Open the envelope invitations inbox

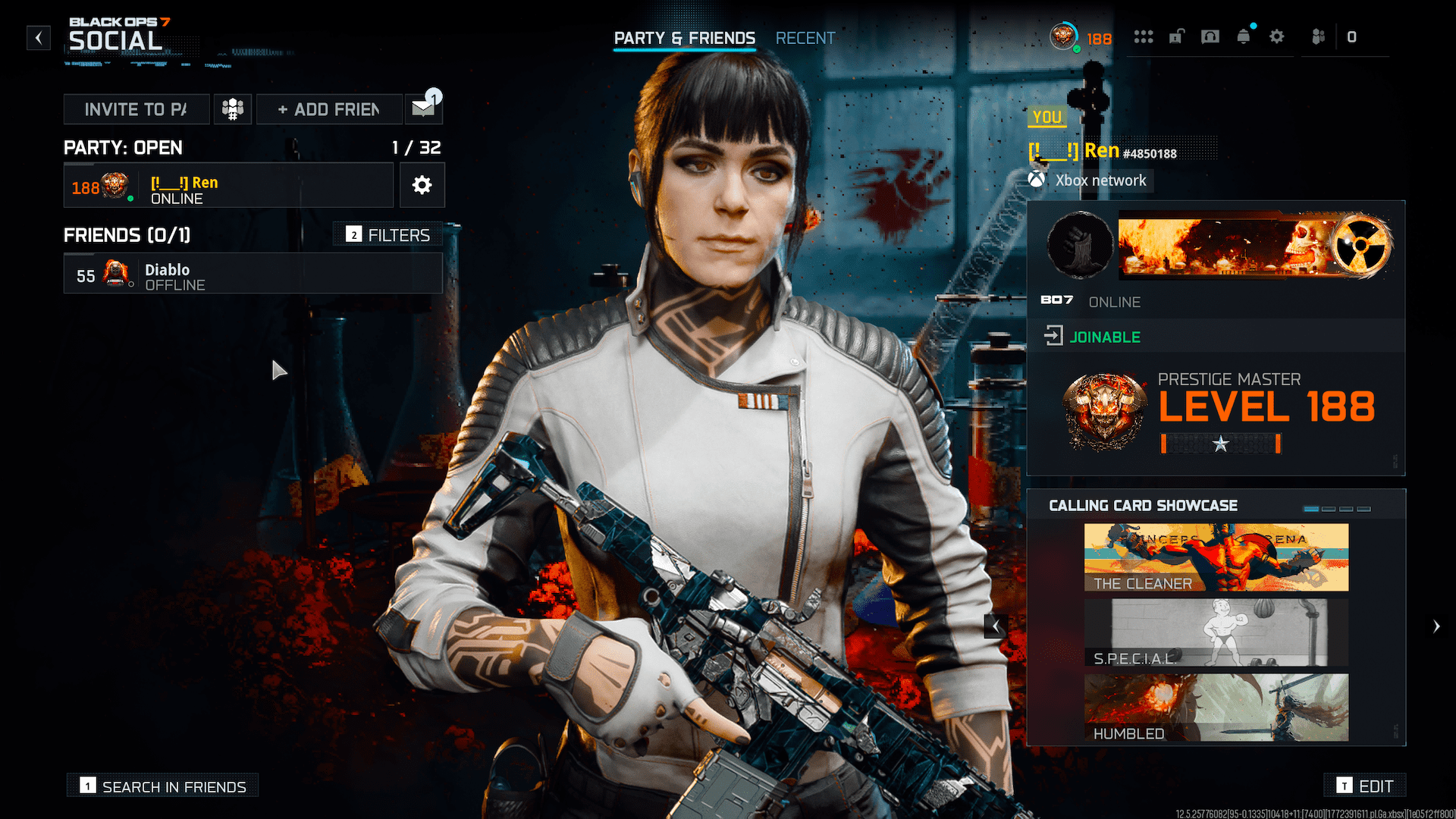coord(424,108)
